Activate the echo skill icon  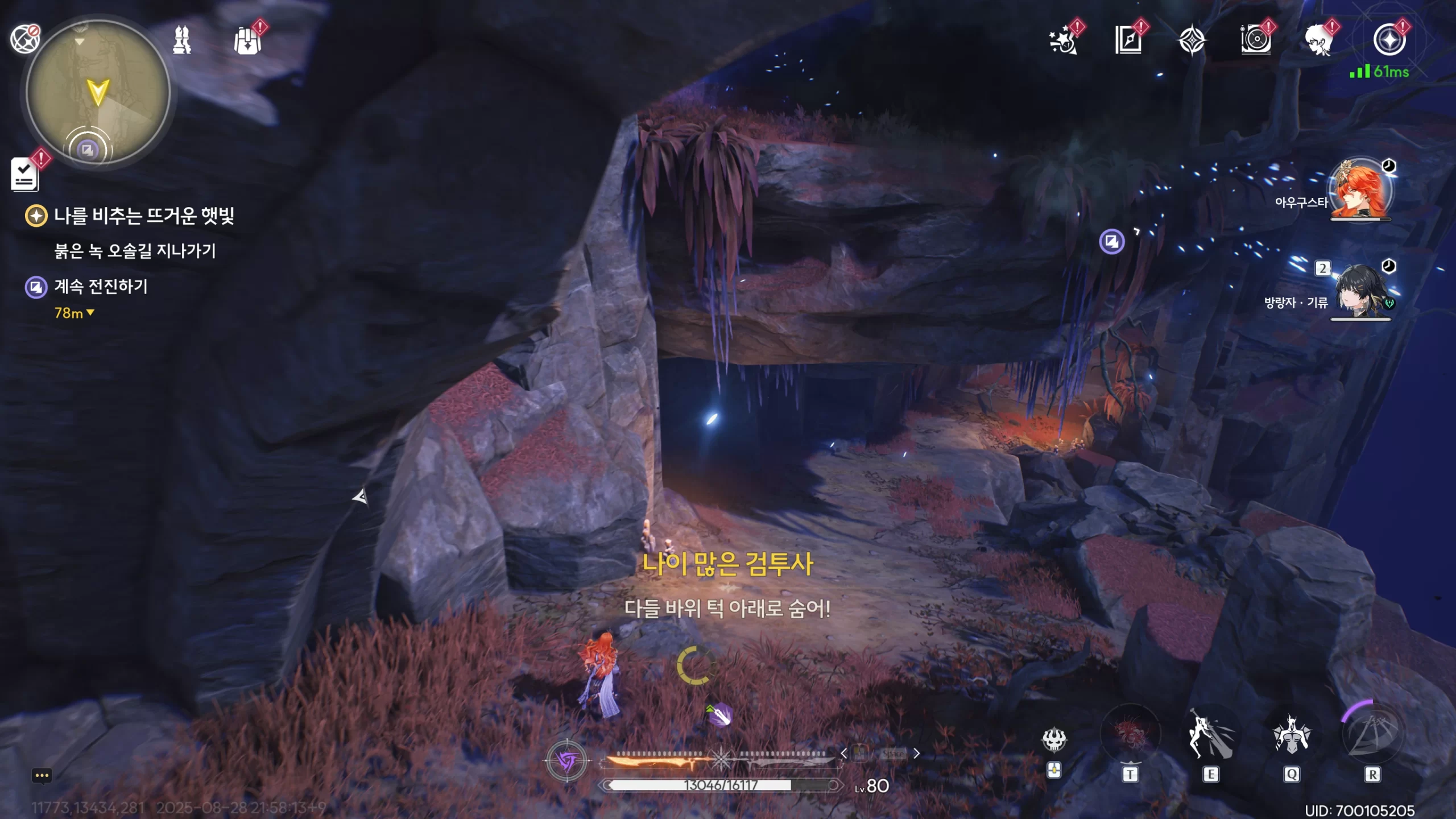pyautogui.click(x=1291, y=735)
